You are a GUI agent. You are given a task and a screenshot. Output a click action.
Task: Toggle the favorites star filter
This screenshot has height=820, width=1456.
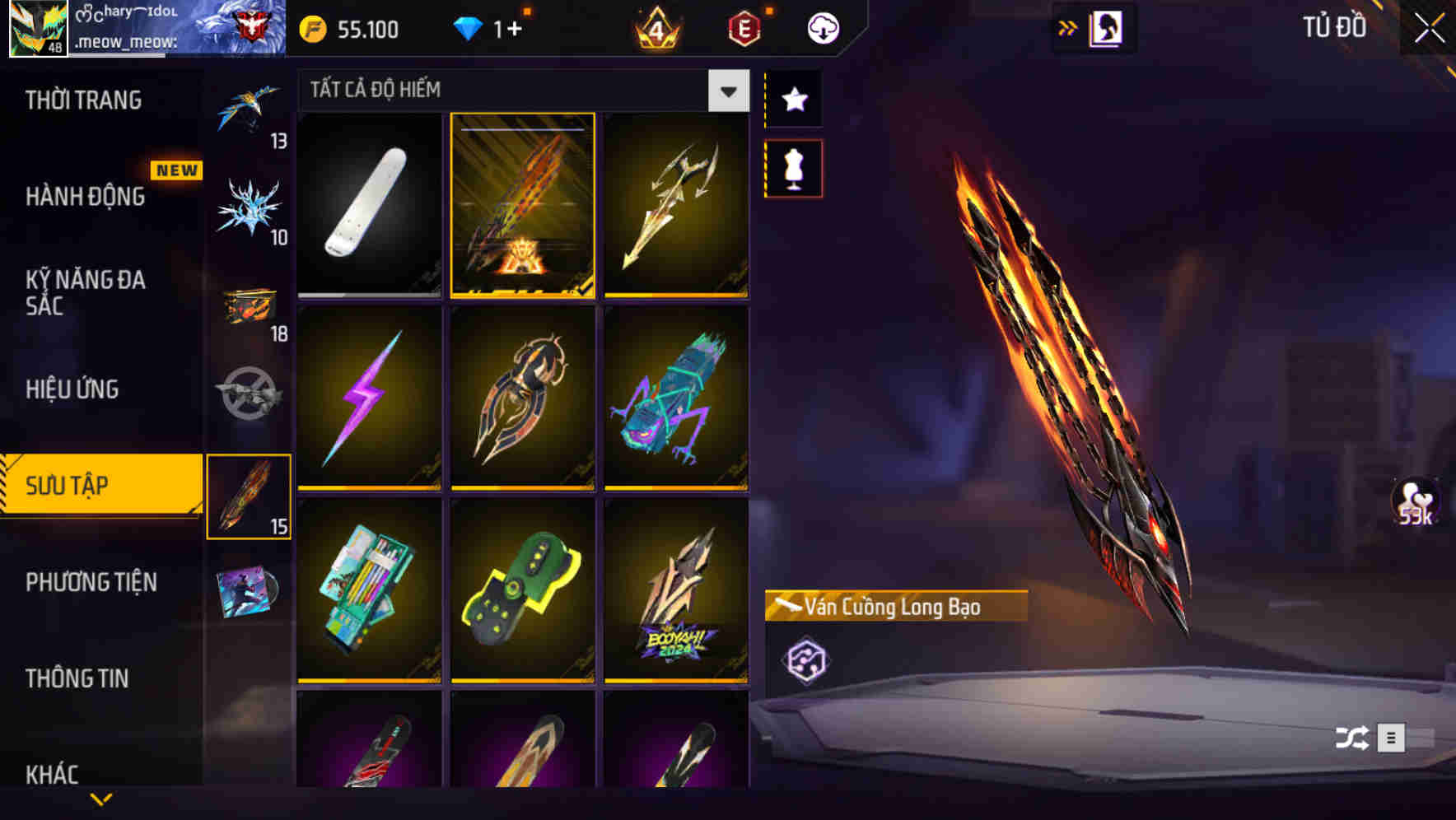pos(793,100)
